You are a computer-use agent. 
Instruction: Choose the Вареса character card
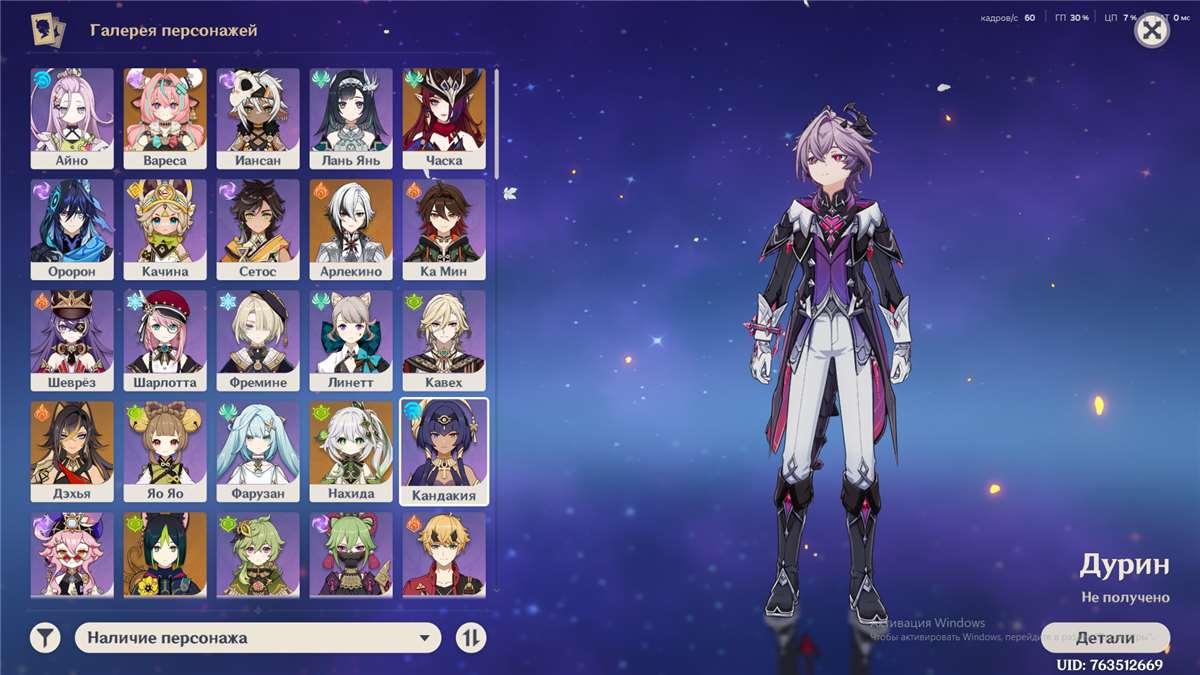[x=165, y=117]
